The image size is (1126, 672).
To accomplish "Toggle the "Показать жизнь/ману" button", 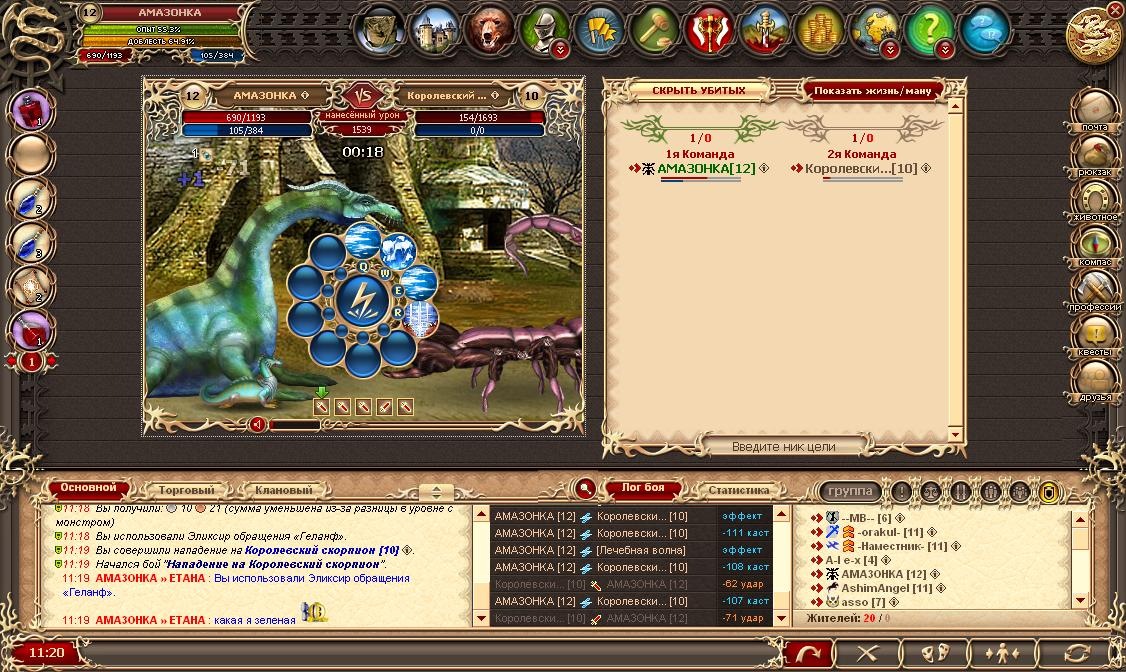I will [872, 90].
